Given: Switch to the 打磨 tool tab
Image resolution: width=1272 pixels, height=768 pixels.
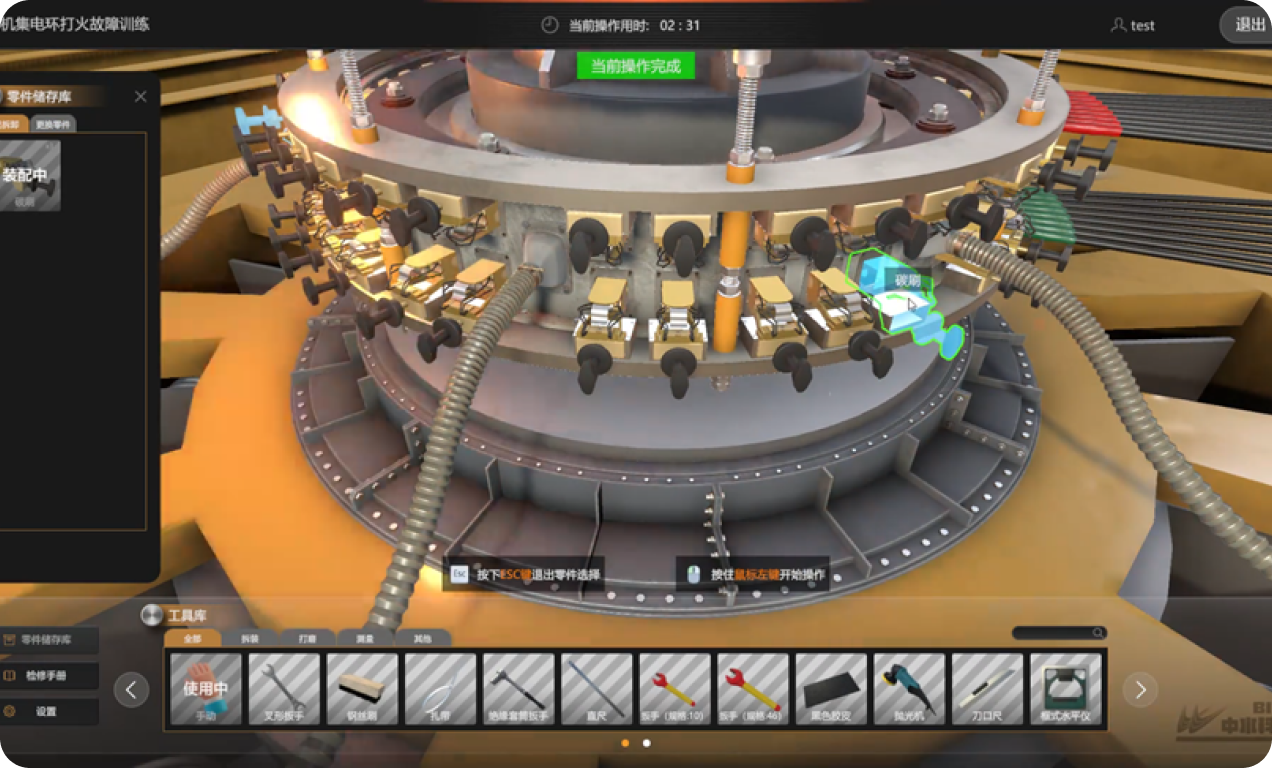Looking at the screenshot, I should click(x=307, y=638).
